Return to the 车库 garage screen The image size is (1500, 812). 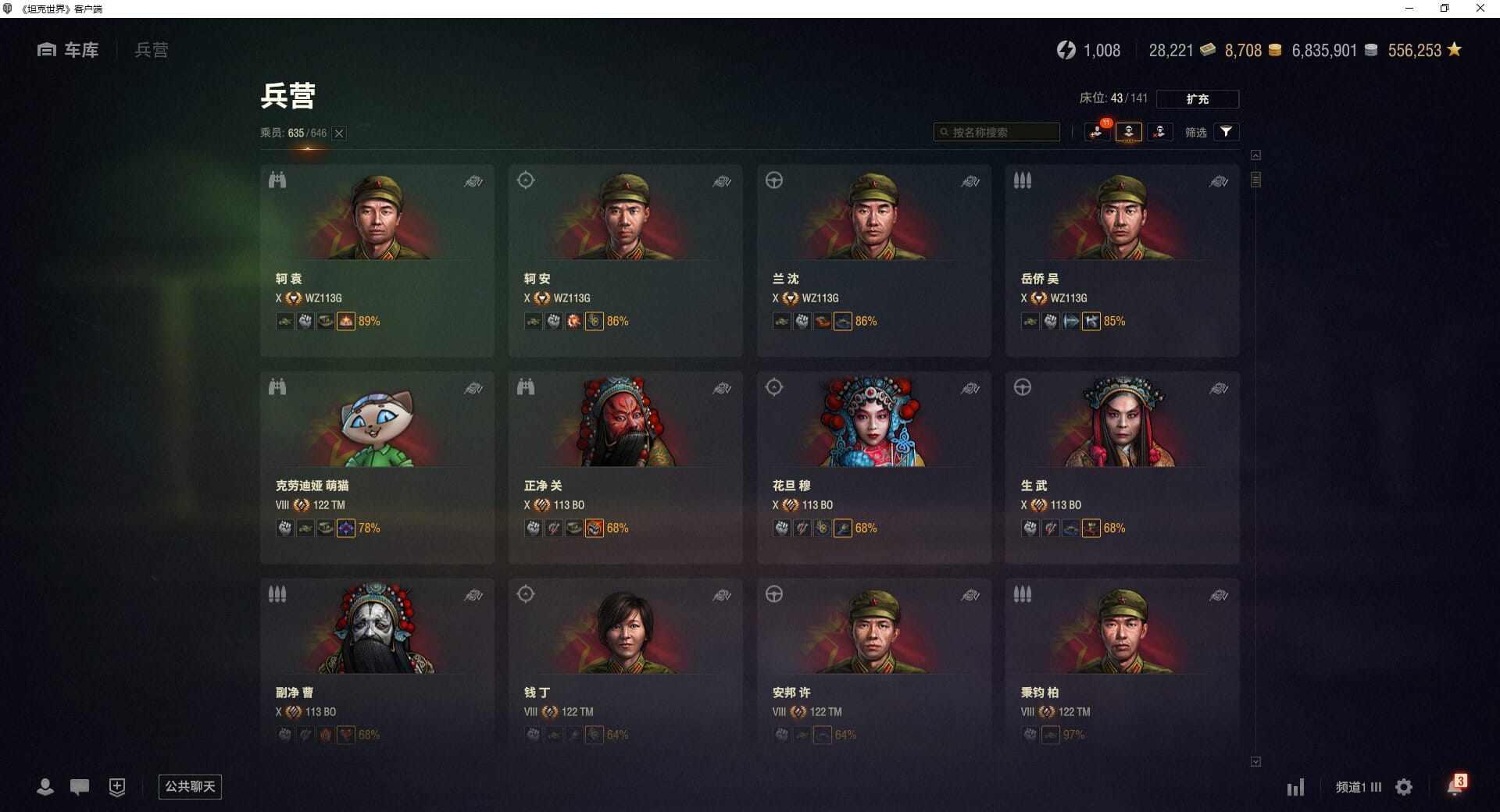click(x=68, y=50)
